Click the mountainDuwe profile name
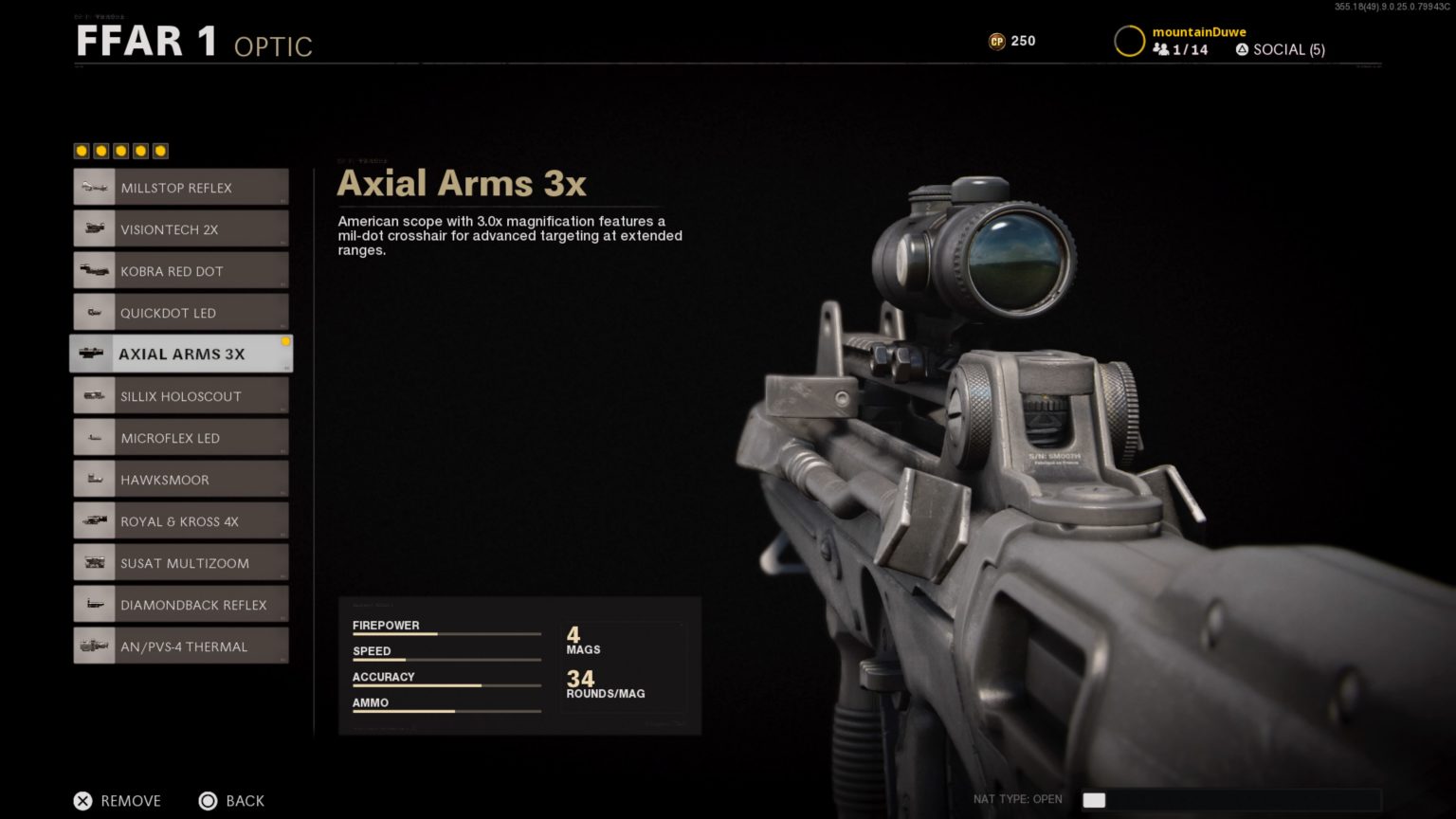 click(x=1198, y=31)
